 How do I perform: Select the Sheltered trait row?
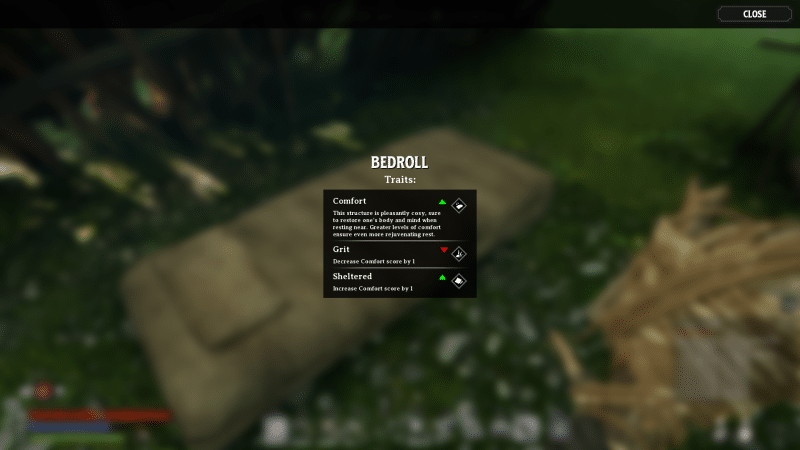coord(385,282)
